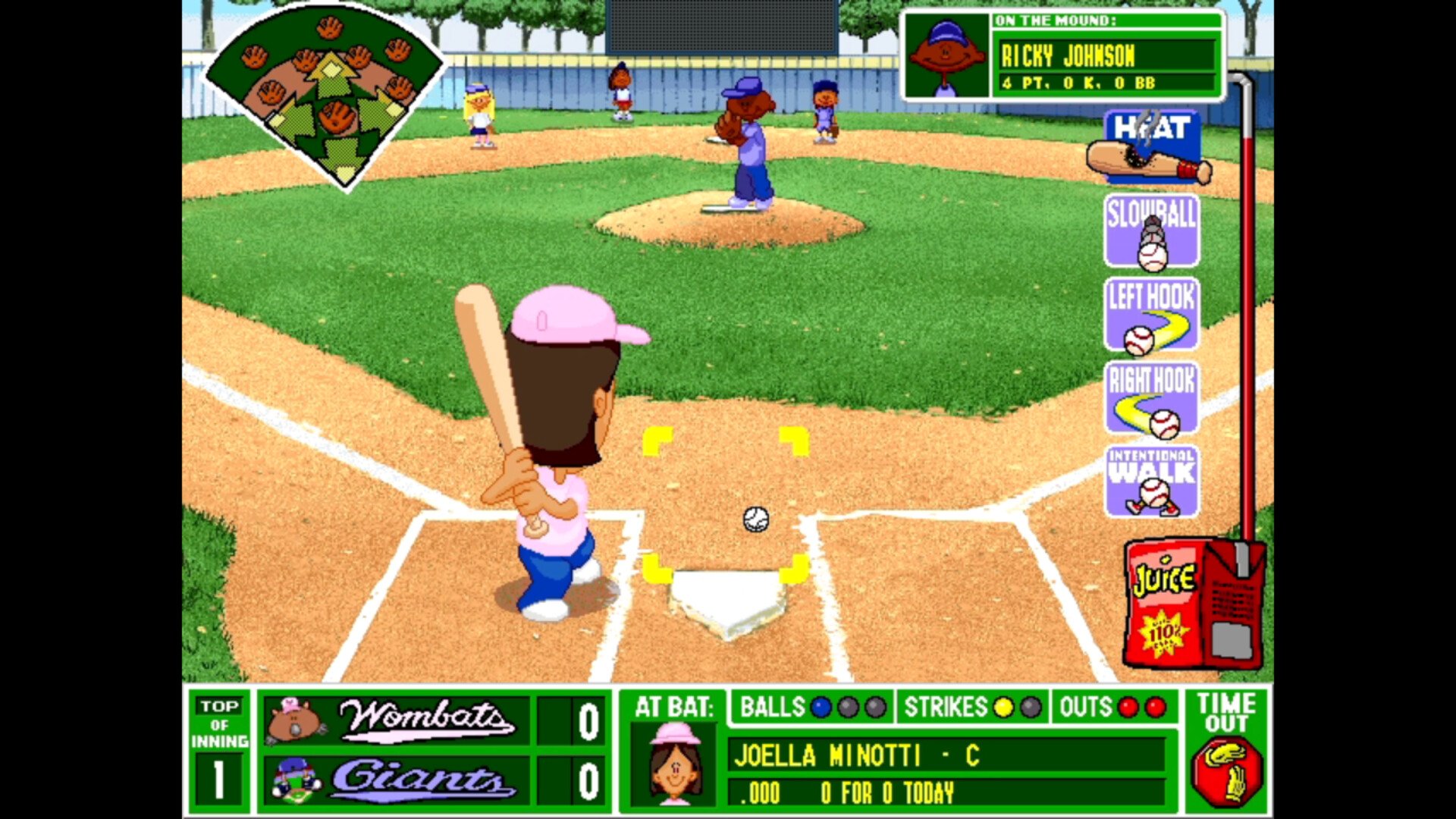
Task: Open the fielding diamond minimap
Action: 326,95
